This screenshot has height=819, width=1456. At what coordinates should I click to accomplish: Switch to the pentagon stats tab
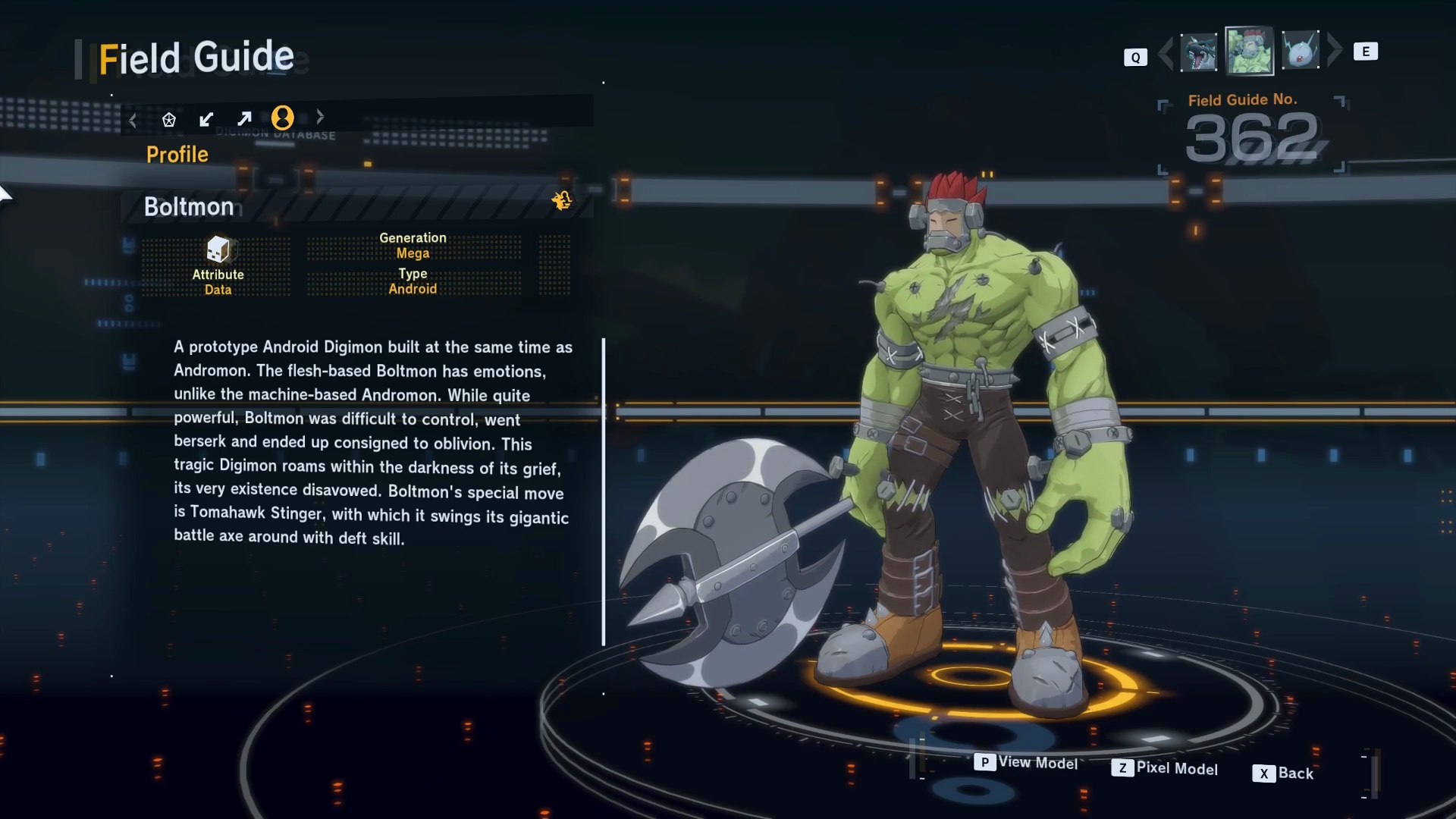168,119
